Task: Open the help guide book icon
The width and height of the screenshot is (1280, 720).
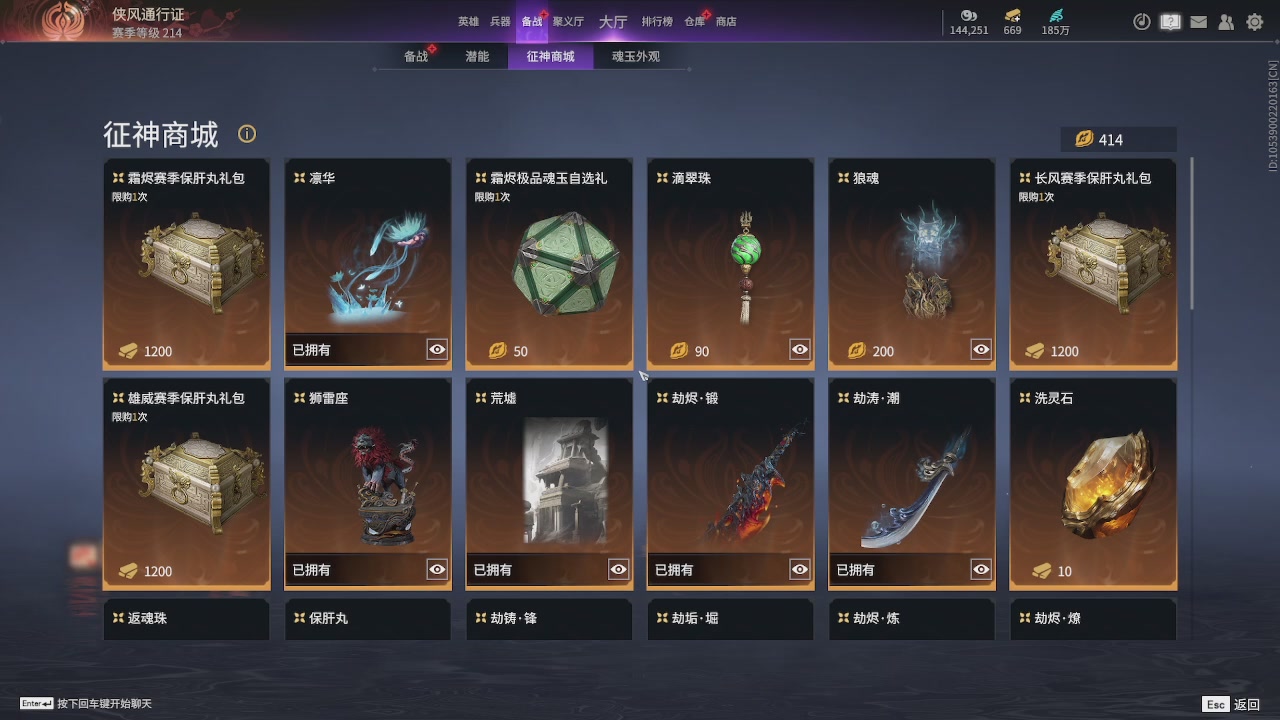Action: (1170, 21)
